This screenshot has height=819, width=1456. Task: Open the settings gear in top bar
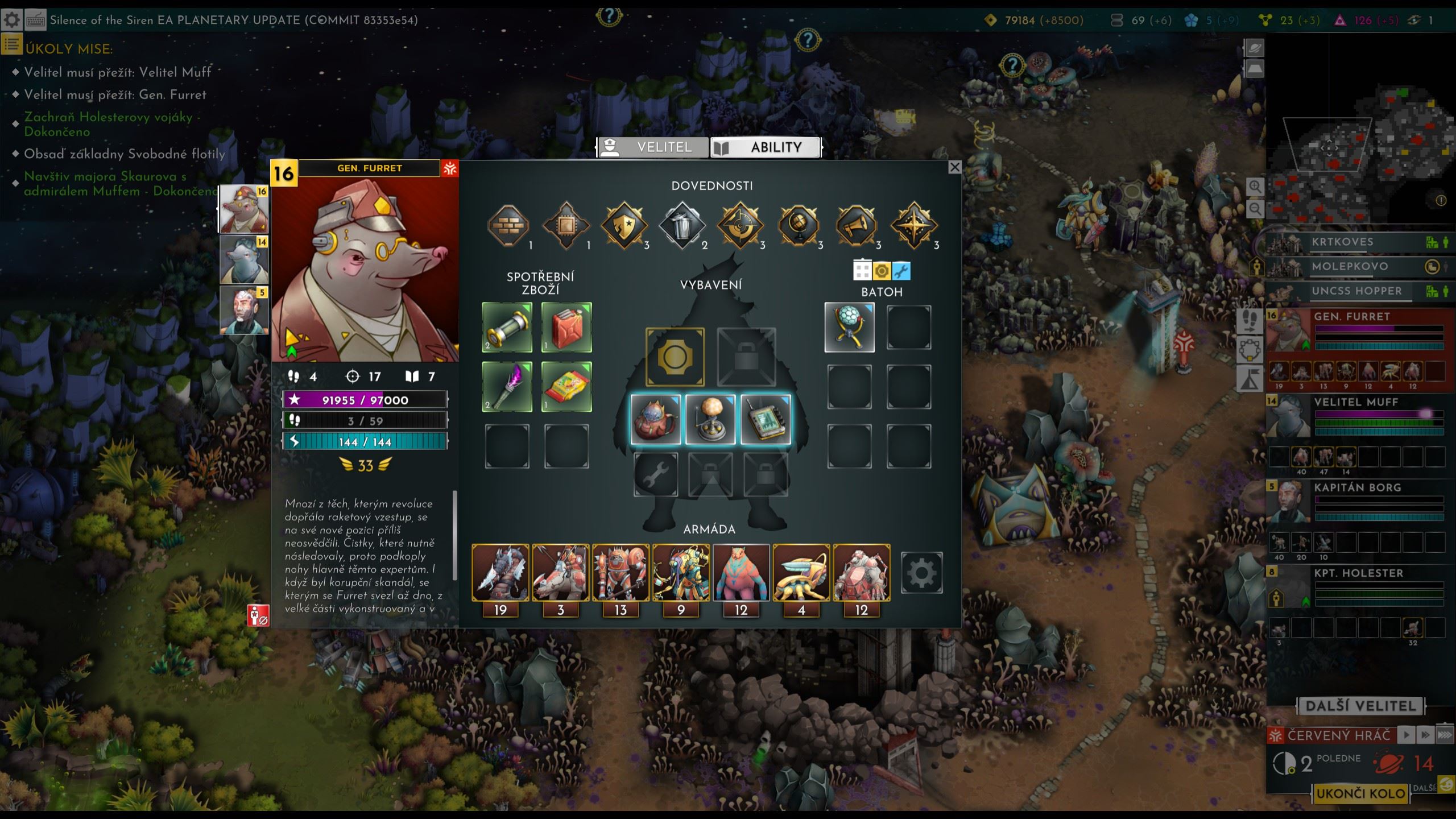pyautogui.click(x=12, y=20)
